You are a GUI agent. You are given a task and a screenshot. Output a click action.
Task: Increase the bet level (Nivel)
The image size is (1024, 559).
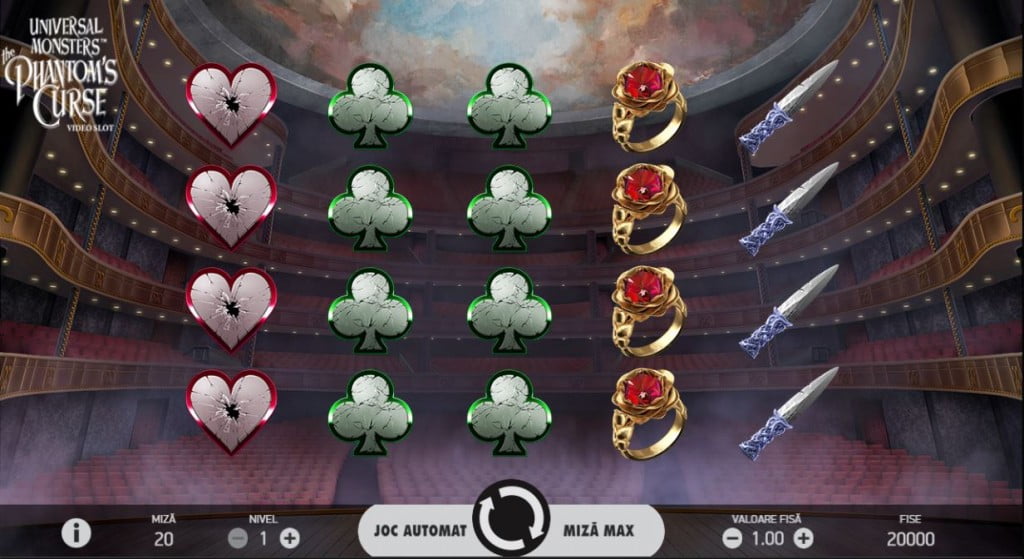point(290,537)
